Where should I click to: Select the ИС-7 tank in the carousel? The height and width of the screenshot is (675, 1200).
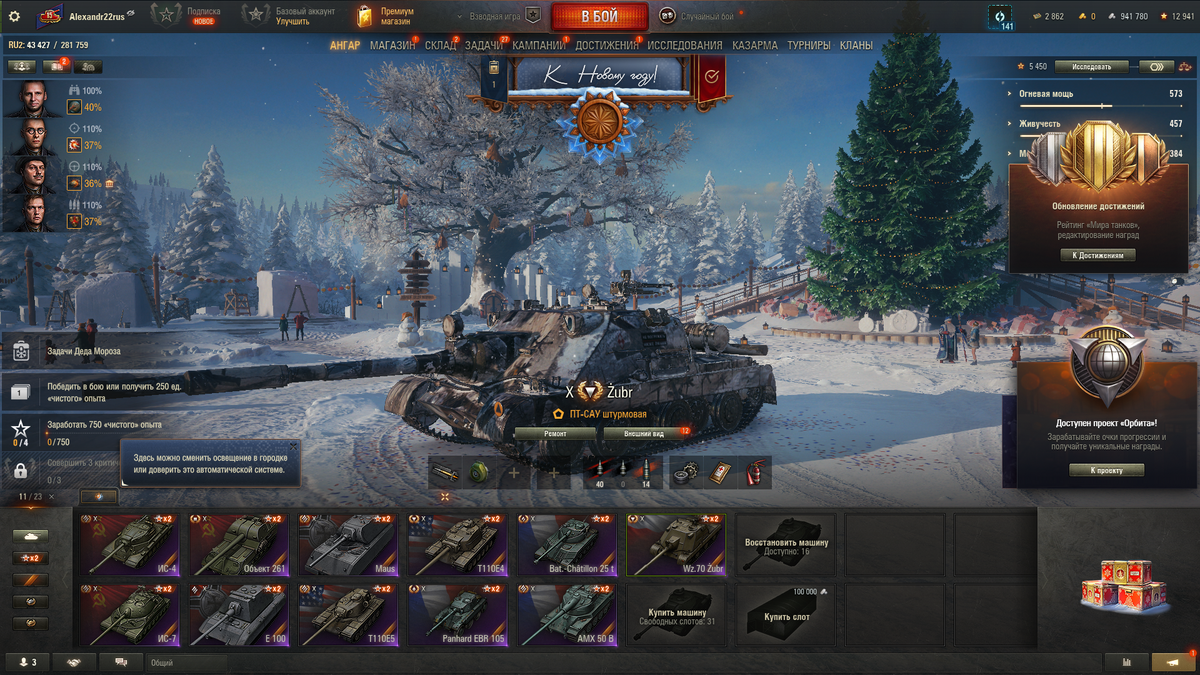click(128, 613)
